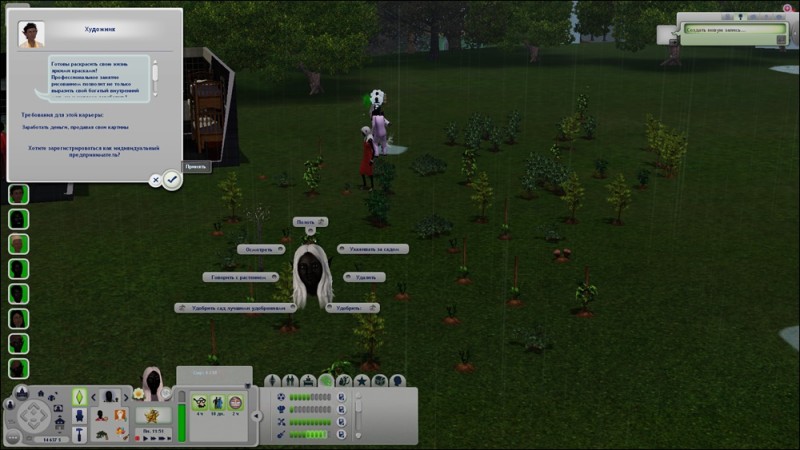Collapse the Sim info panel with the arrow
Image resolution: width=800 pixels, height=450 pixels.
coord(256,415)
